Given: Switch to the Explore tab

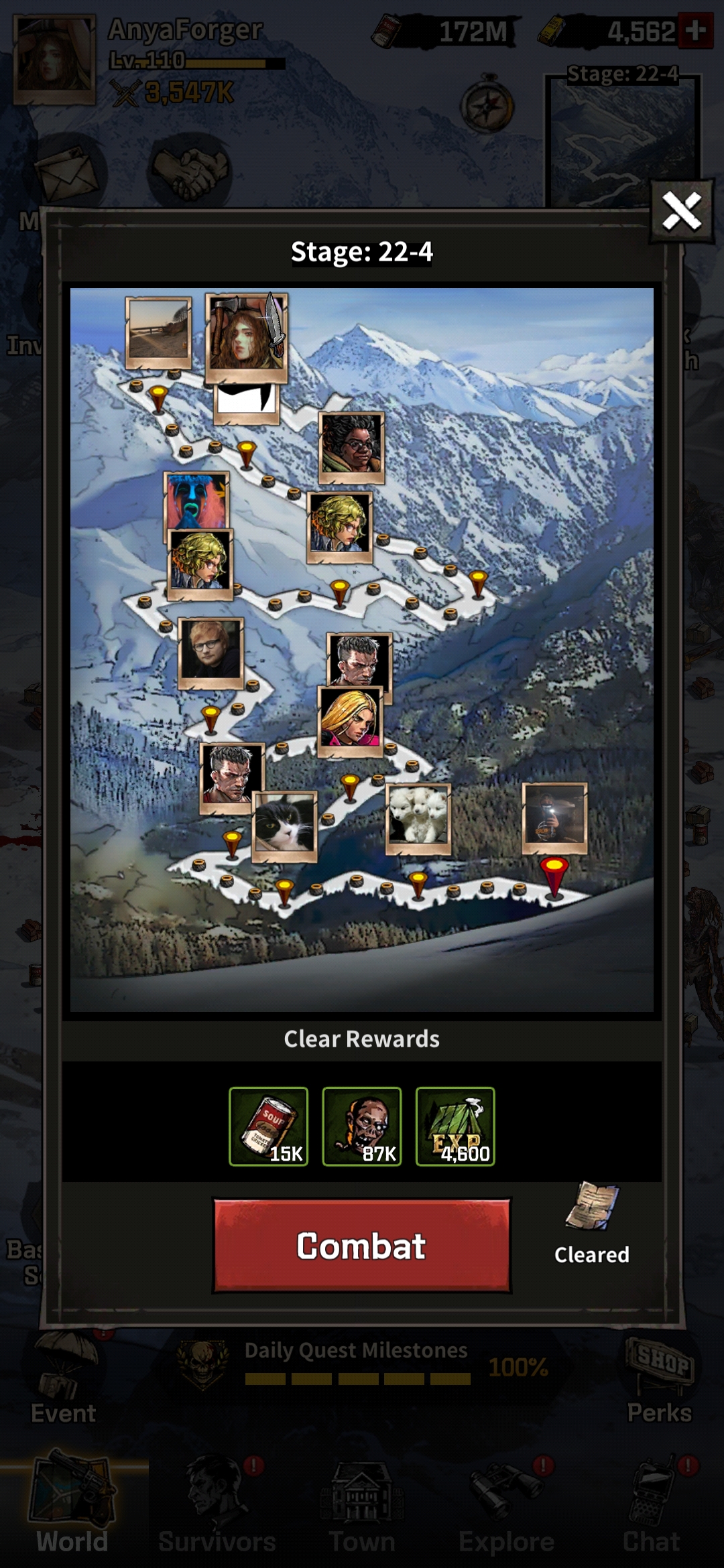Looking at the screenshot, I should click(507, 1508).
